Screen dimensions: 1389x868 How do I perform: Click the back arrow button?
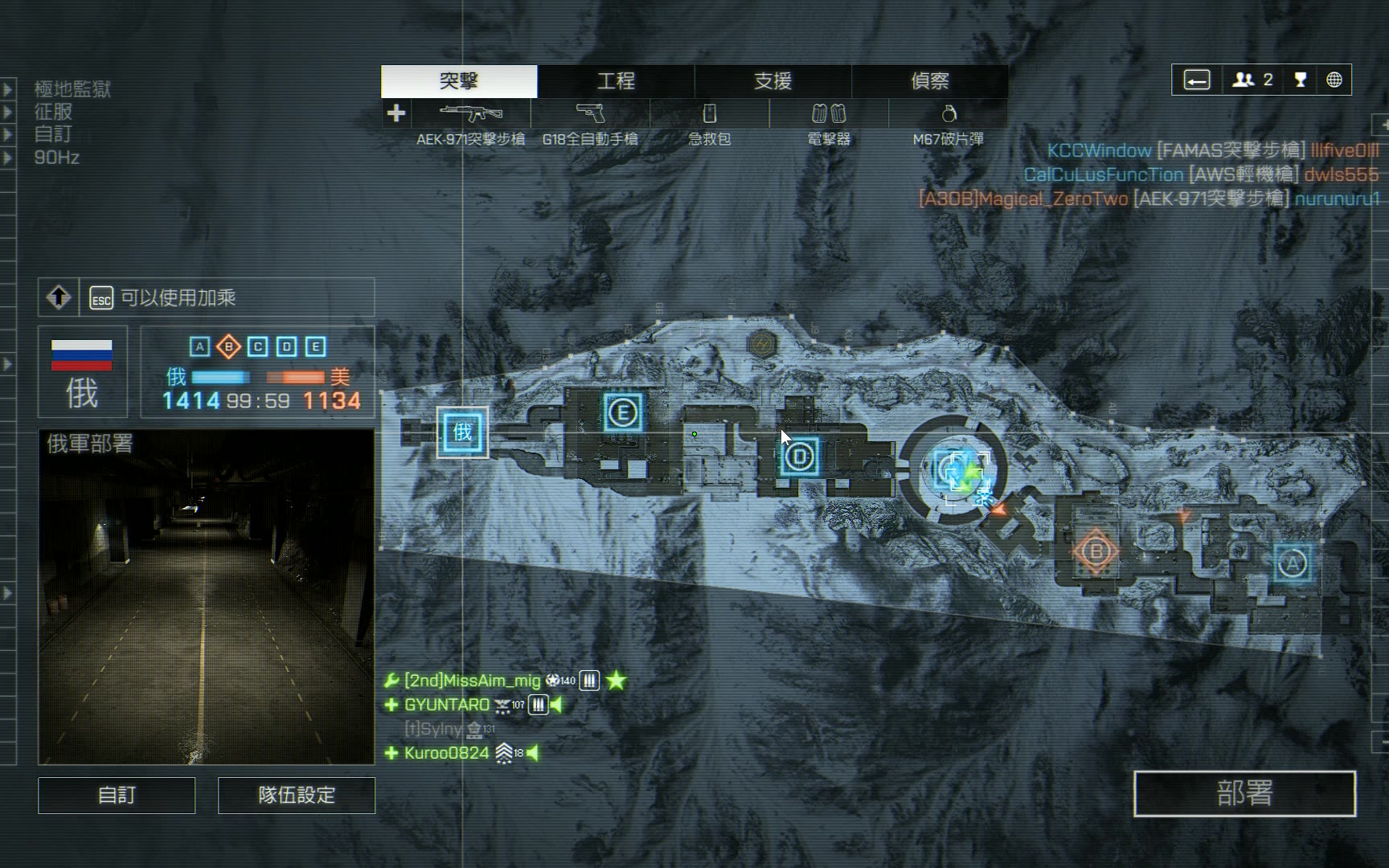pos(1197,80)
